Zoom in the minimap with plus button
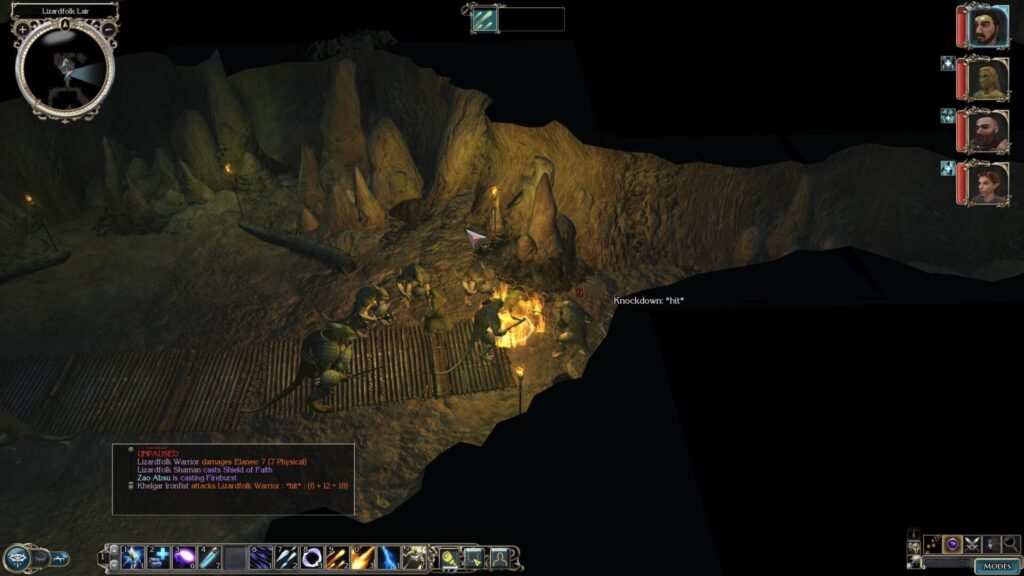Image resolution: width=1024 pixels, height=576 pixels. (x=22, y=29)
